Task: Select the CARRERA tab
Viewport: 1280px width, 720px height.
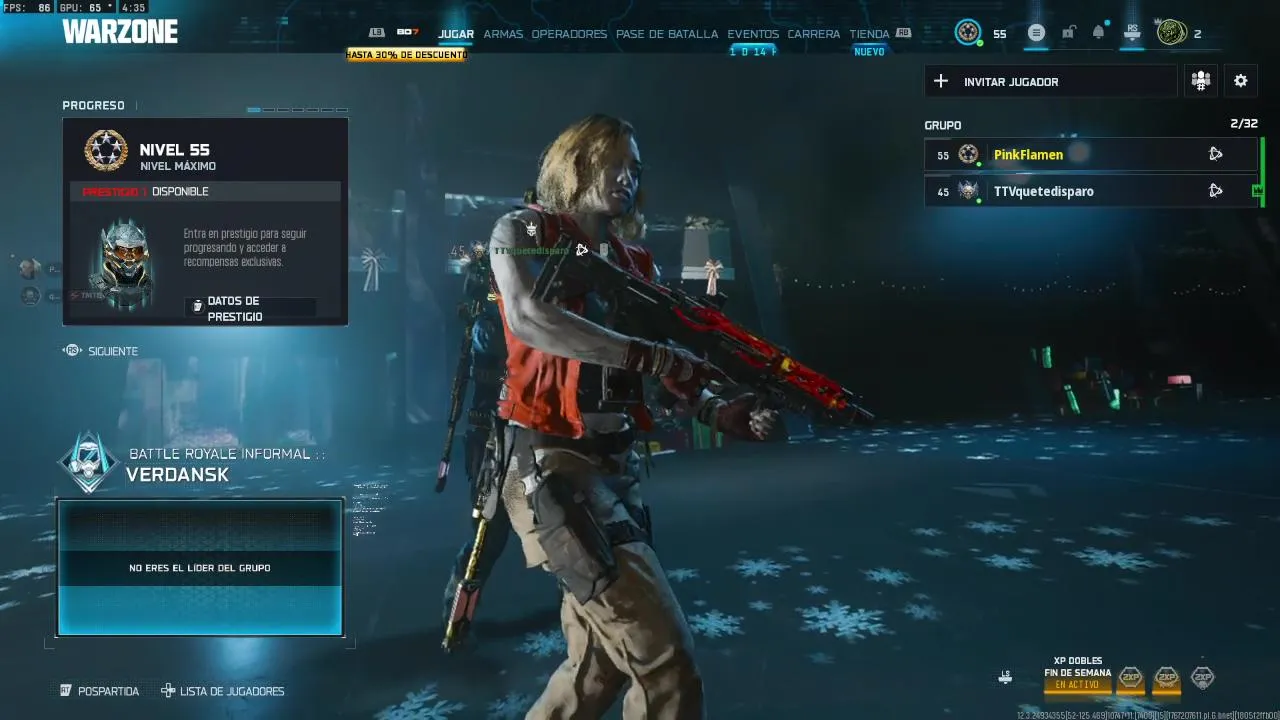Action: 814,34
